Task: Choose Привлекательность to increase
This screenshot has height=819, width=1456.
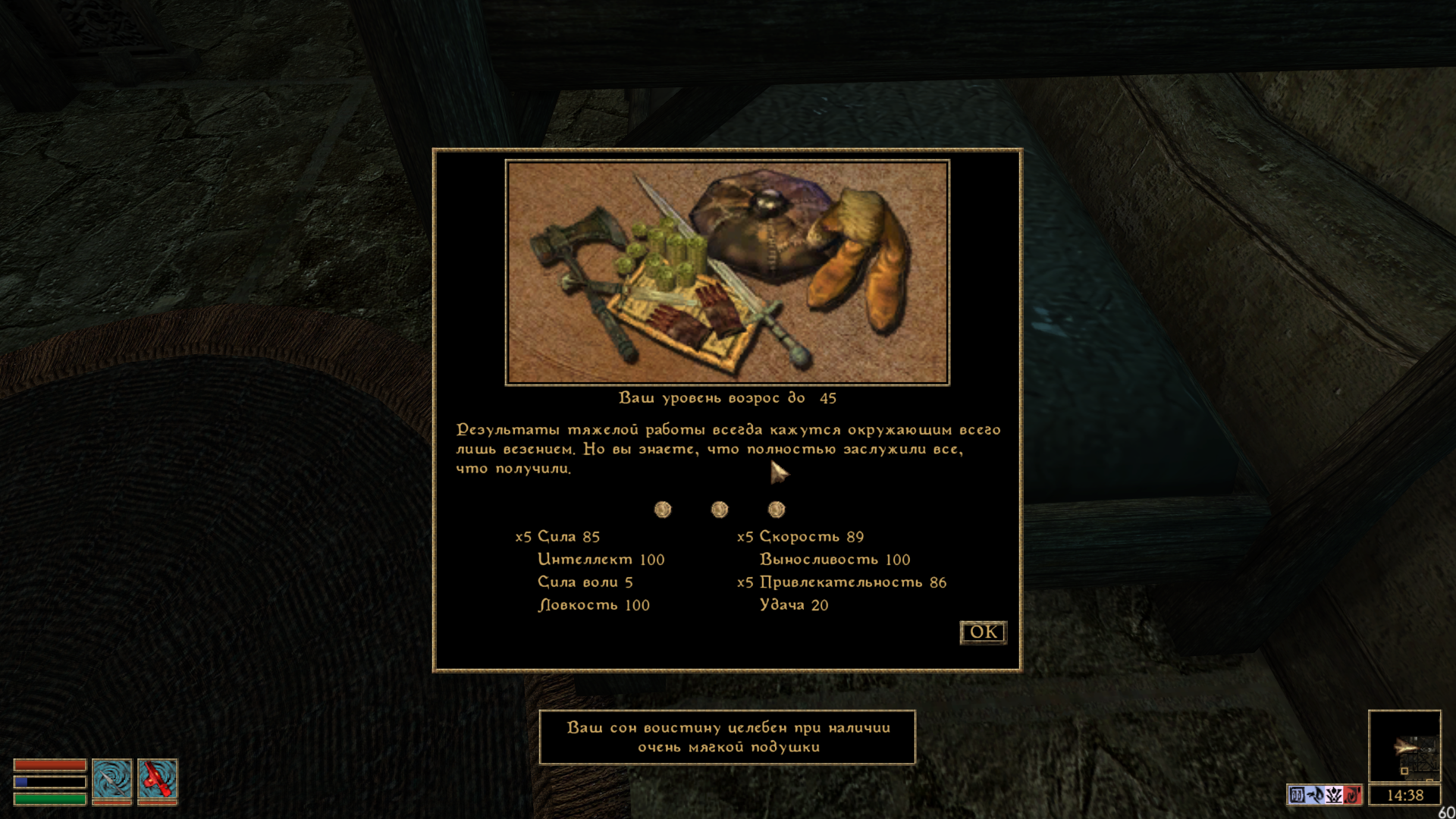Action: pyautogui.click(x=852, y=582)
